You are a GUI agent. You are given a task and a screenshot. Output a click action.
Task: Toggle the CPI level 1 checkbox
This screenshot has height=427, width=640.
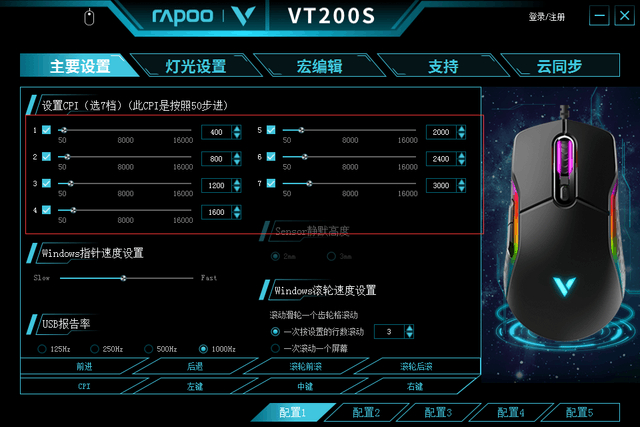pyautogui.click(x=46, y=130)
